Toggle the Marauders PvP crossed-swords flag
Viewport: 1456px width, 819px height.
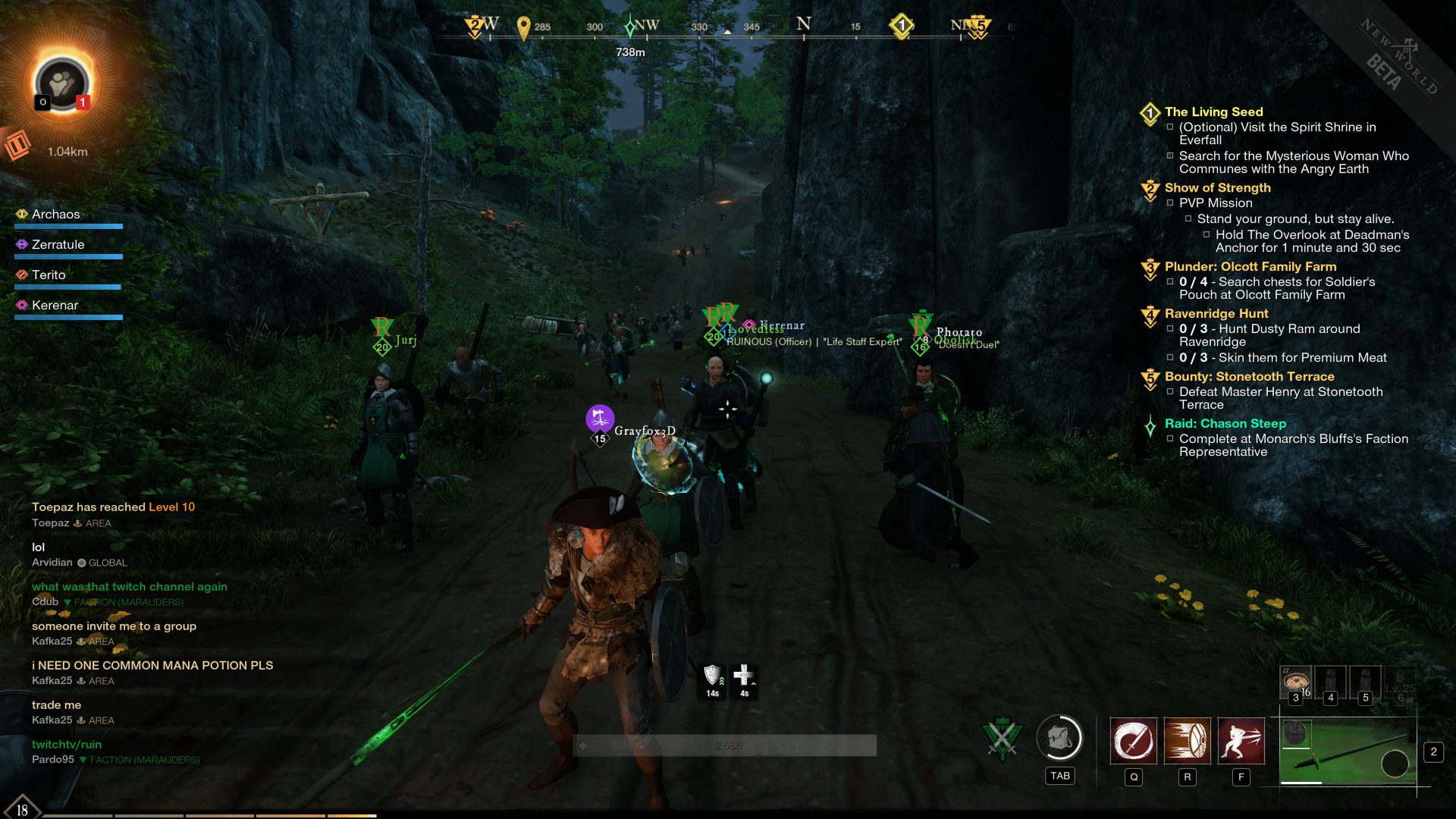1002,738
